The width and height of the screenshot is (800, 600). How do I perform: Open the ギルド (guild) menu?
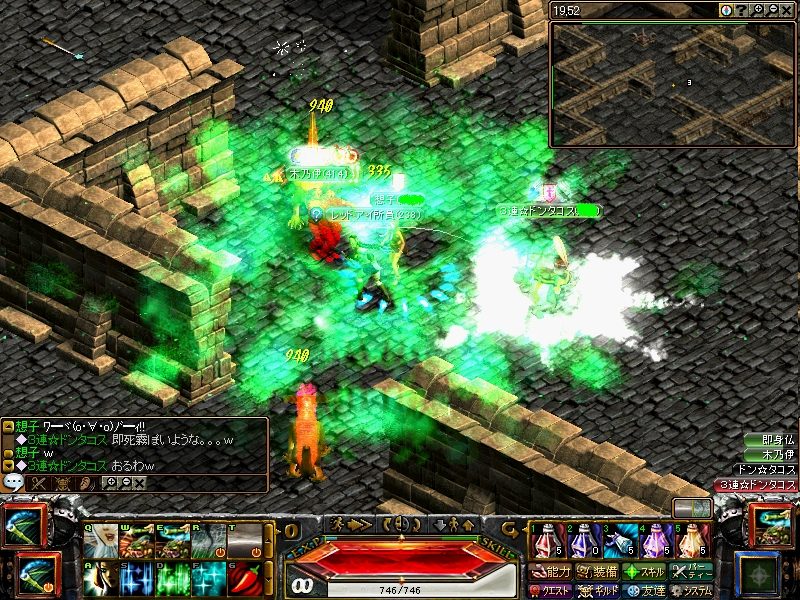(x=597, y=591)
